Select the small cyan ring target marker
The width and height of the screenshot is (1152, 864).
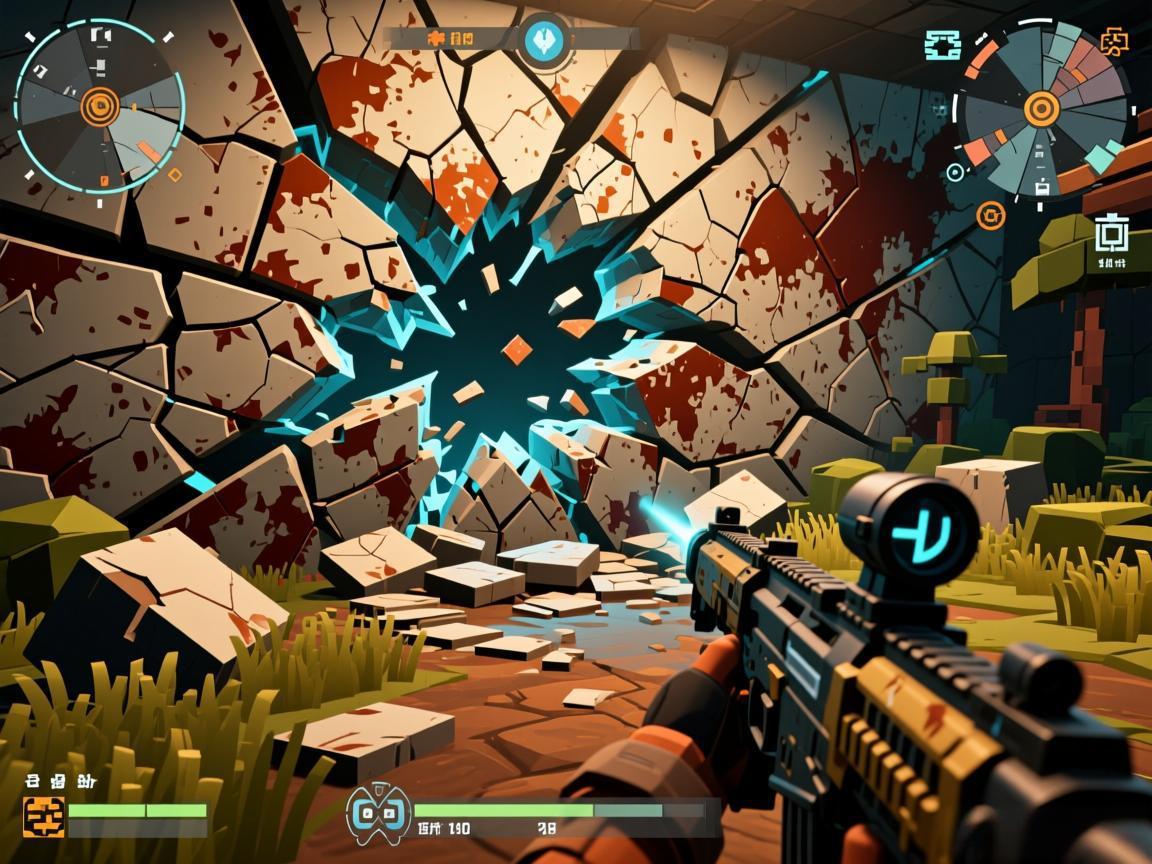tap(955, 172)
